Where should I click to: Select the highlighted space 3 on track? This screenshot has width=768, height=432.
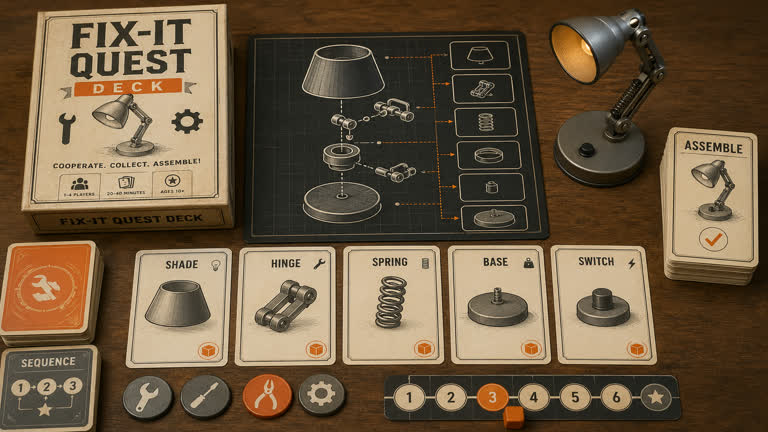(492, 398)
